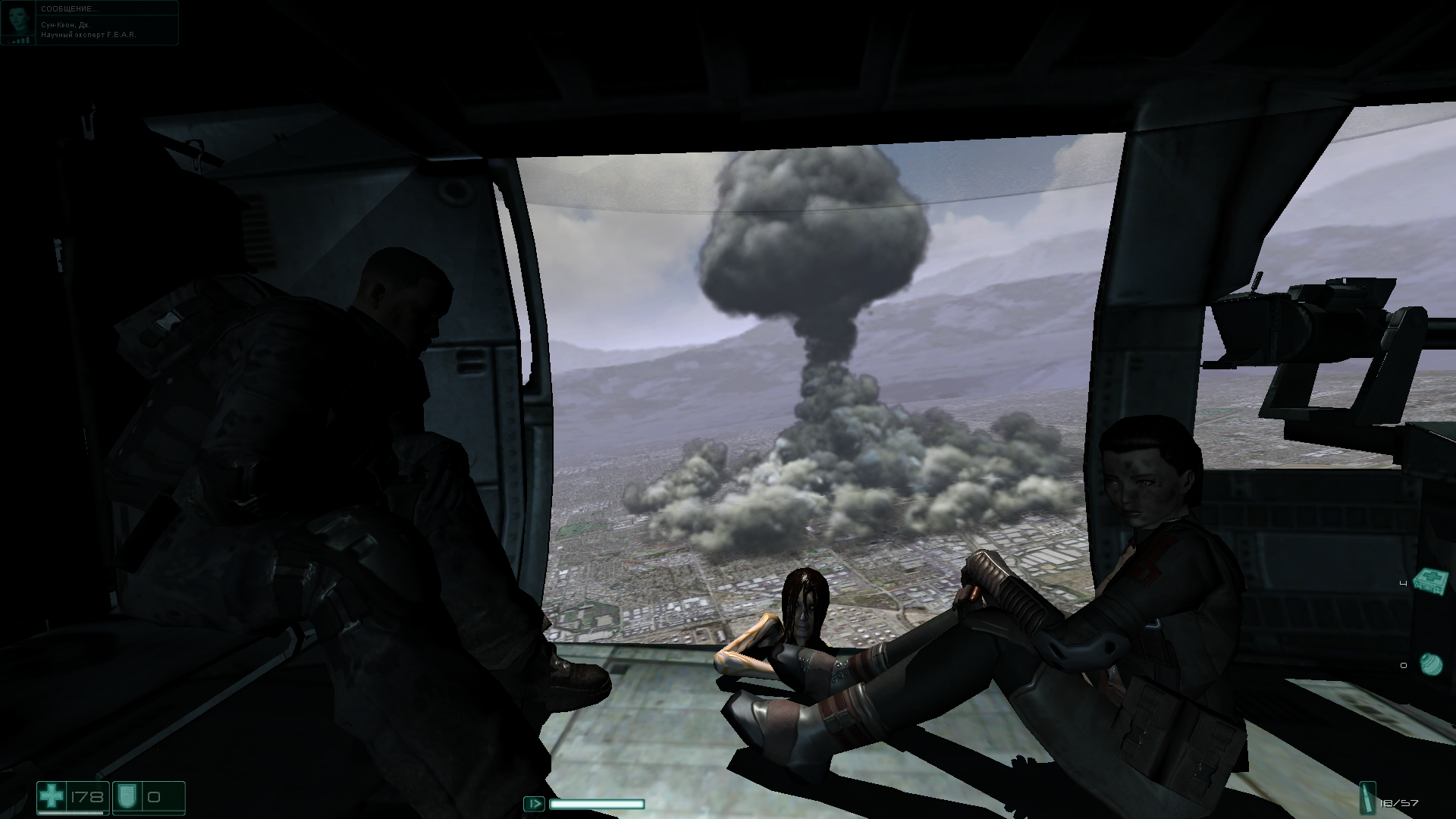
Task: Click the armor shield icon
Action: (126, 797)
